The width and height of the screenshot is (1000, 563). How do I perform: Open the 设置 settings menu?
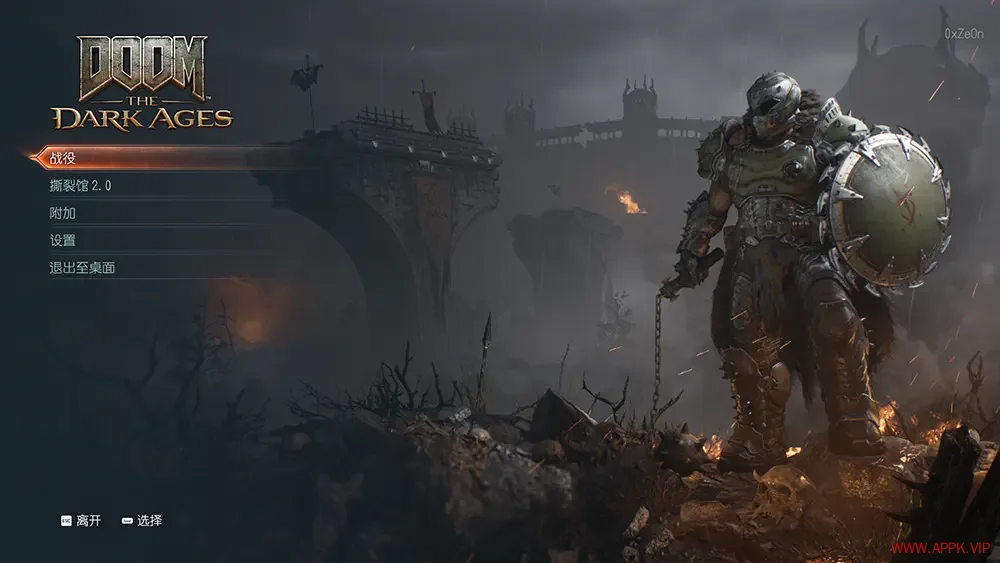[x=63, y=240]
